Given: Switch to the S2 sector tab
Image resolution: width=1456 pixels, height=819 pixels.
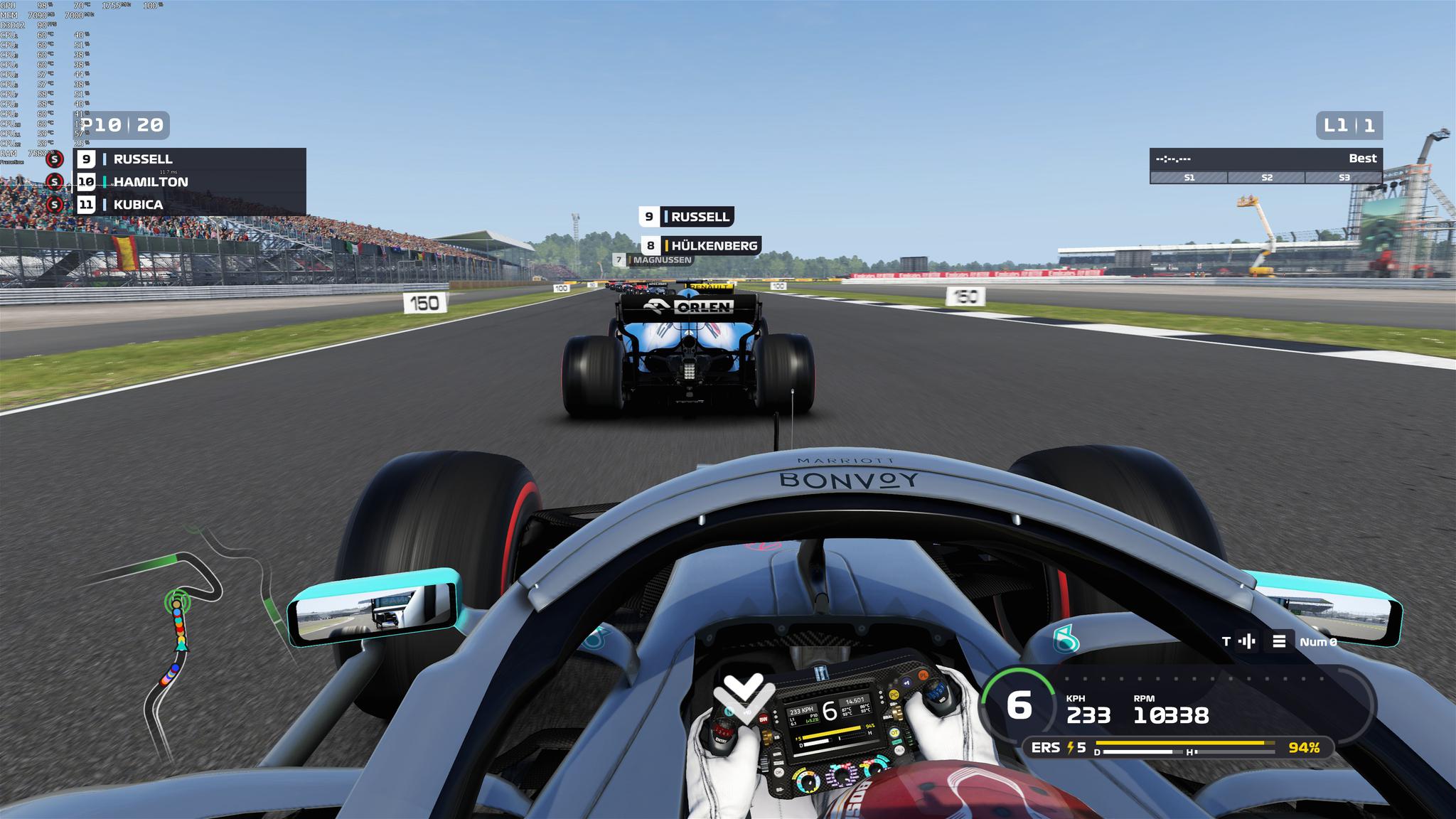Looking at the screenshot, I should tap(1266, 178).
